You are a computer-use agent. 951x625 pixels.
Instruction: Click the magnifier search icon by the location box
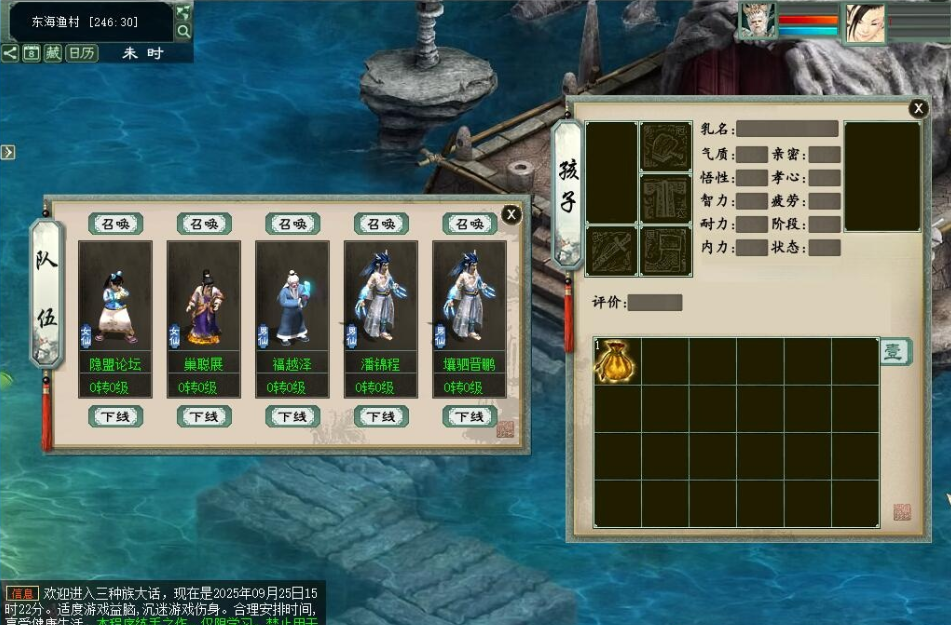[x=183, y=31]
